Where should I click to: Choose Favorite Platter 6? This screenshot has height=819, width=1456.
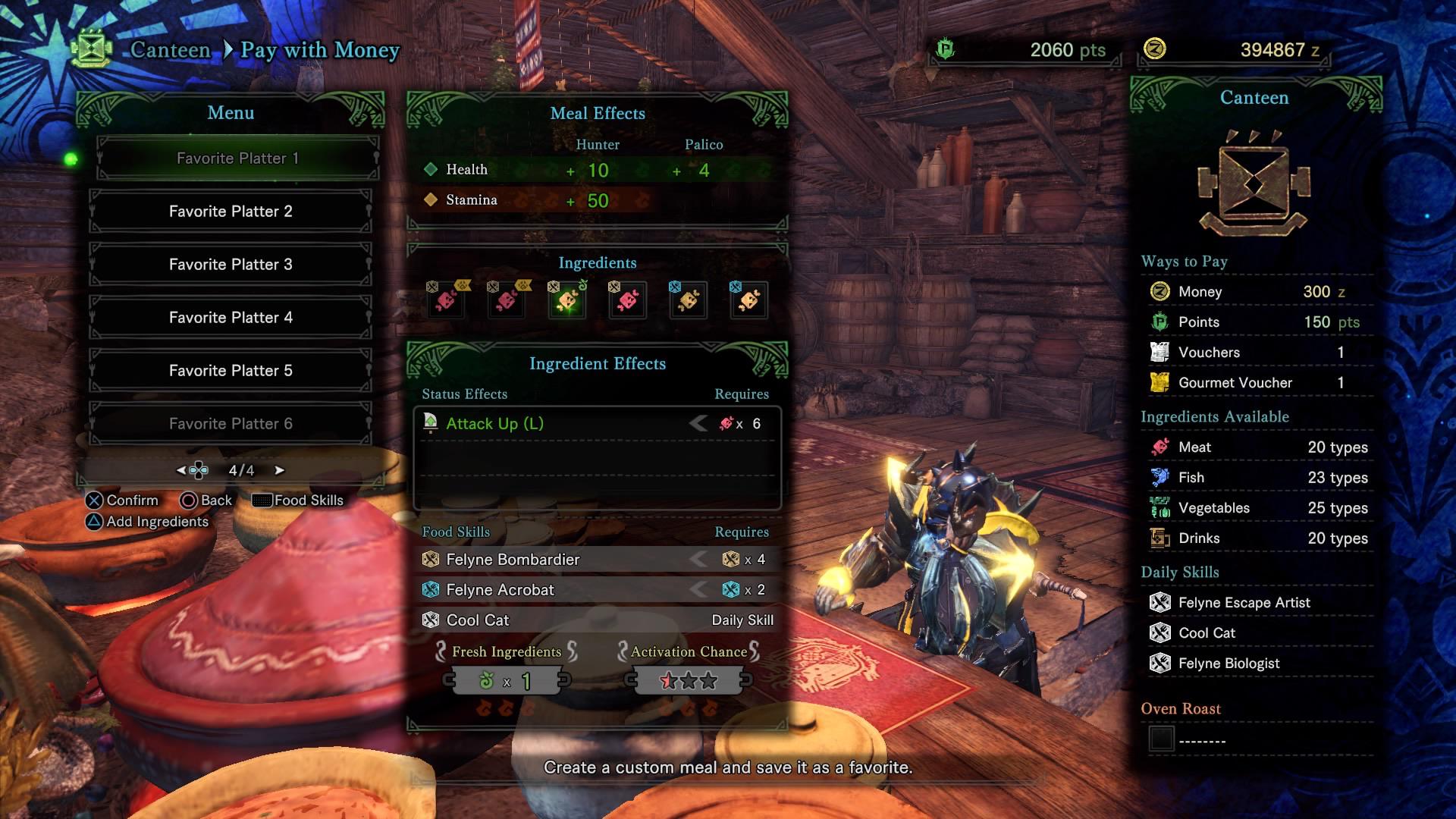(x=231, y=424)
